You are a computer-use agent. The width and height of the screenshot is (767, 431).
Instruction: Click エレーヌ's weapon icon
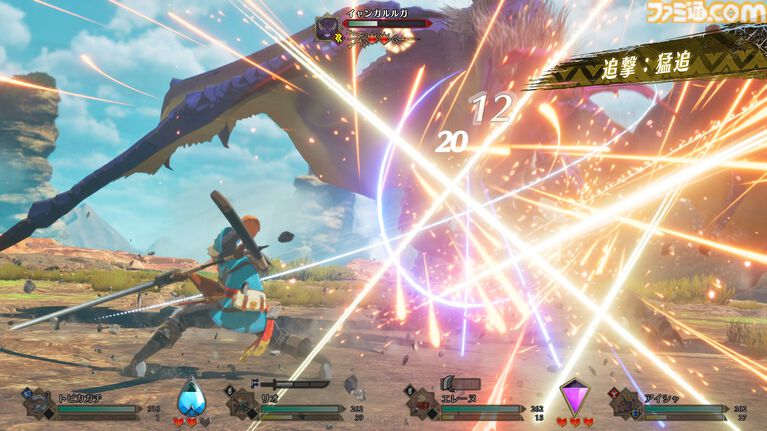[x=459, y=383]
